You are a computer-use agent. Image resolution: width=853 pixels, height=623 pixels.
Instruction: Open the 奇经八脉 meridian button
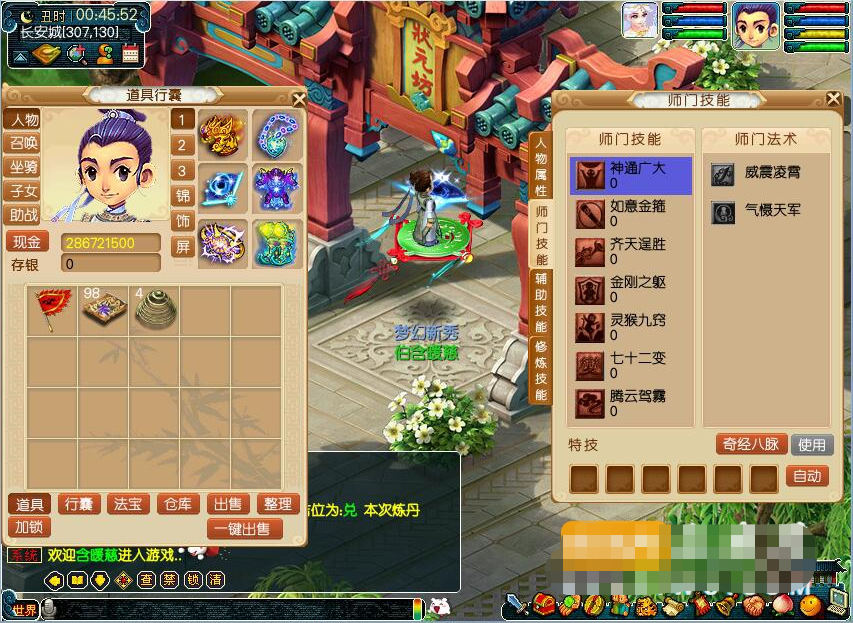(750, 444)
